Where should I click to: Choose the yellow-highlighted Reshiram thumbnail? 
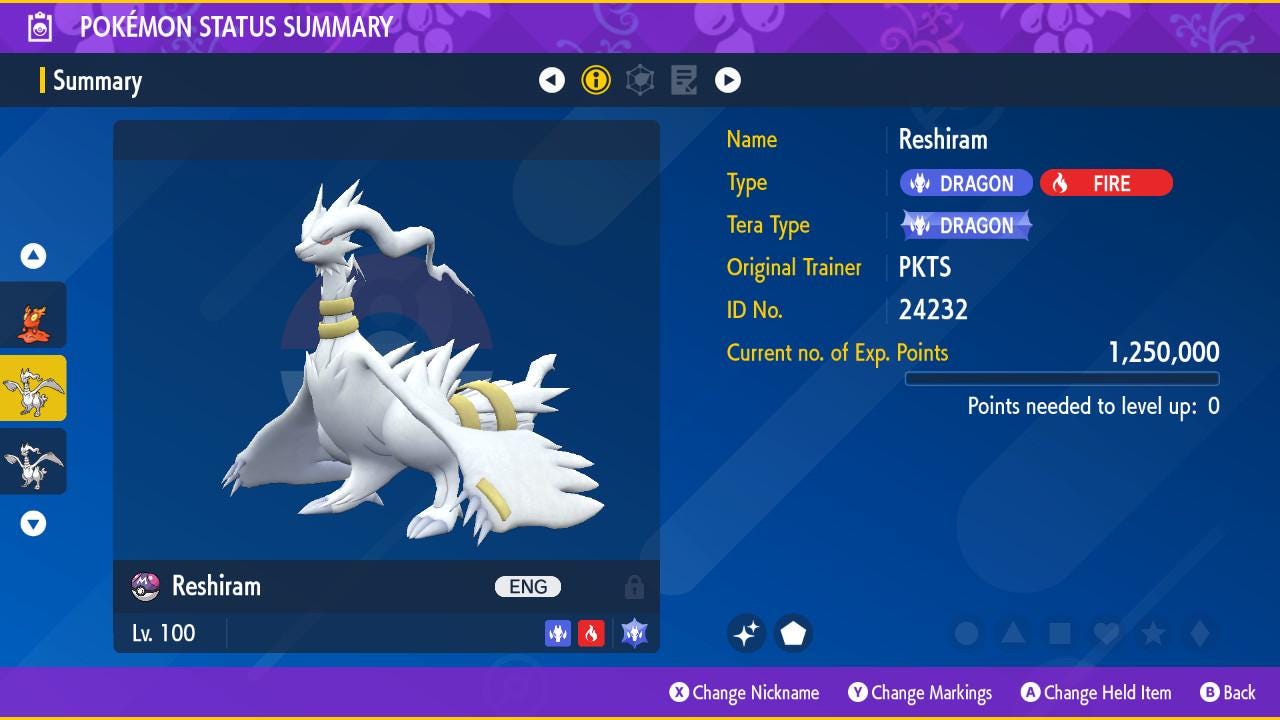pos(34,388)
